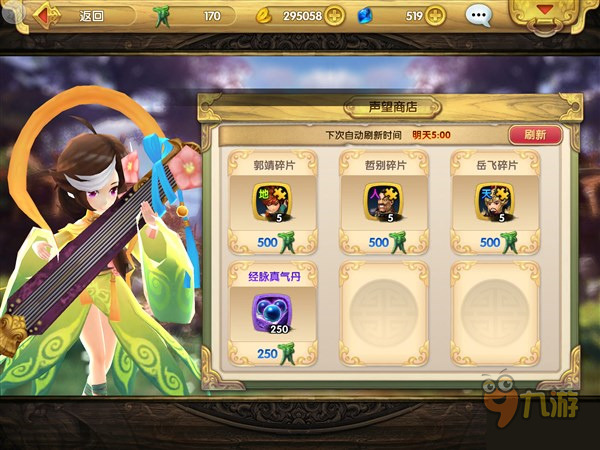This screenshot has width=600, height=450.
Task: Add more gold coins with plus button
Action: (x=335, y=16)
